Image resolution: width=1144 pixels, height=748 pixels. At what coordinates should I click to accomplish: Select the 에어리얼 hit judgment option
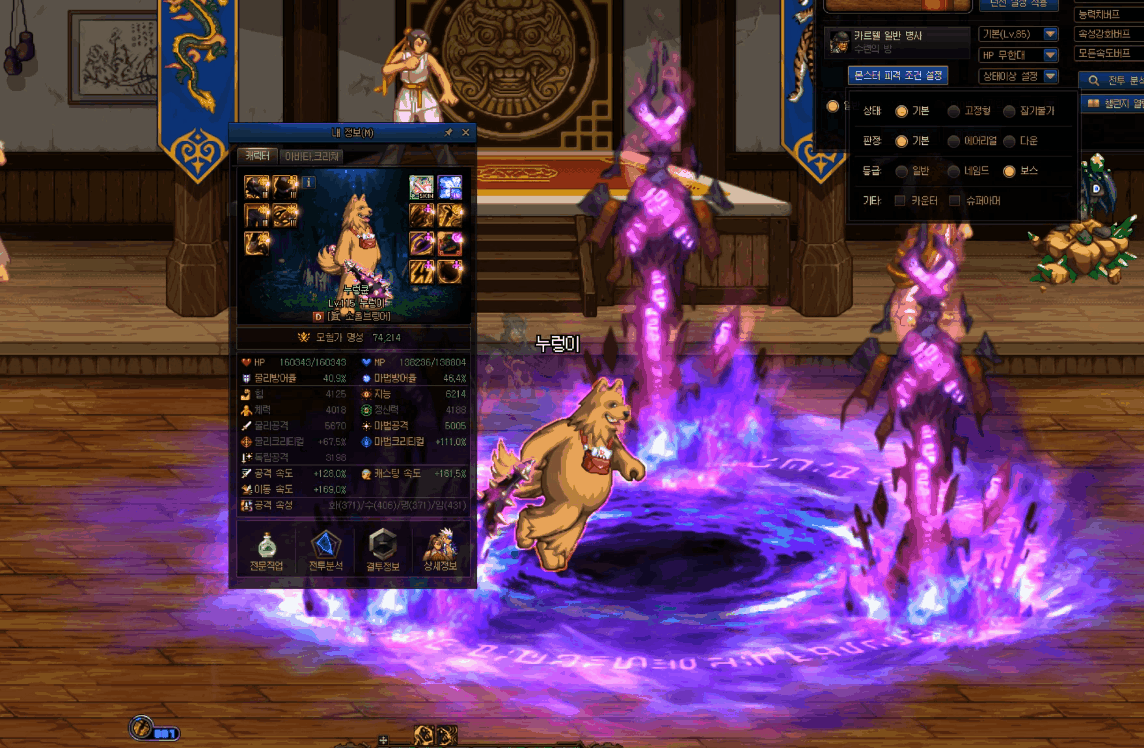(954, 141)
